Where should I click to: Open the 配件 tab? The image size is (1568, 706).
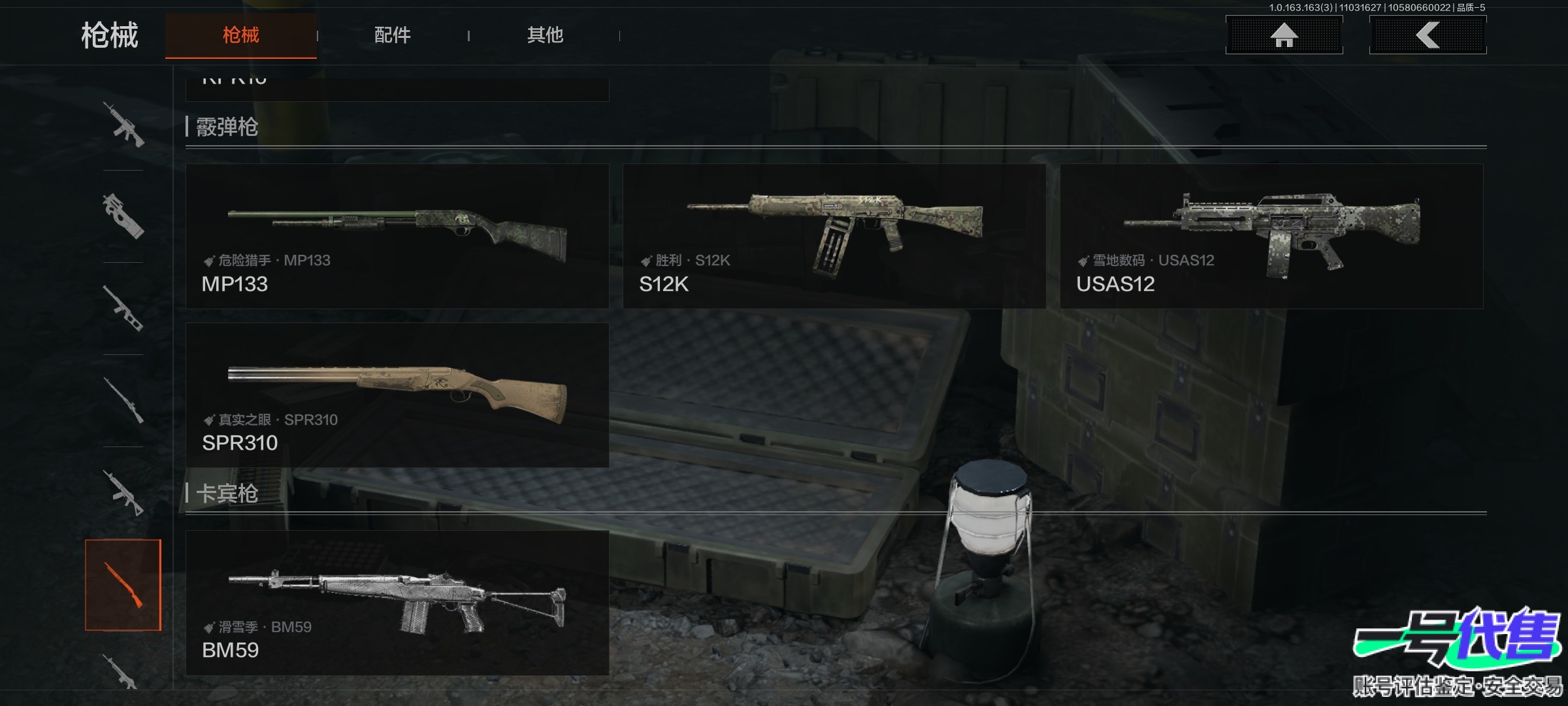(392, 35)
